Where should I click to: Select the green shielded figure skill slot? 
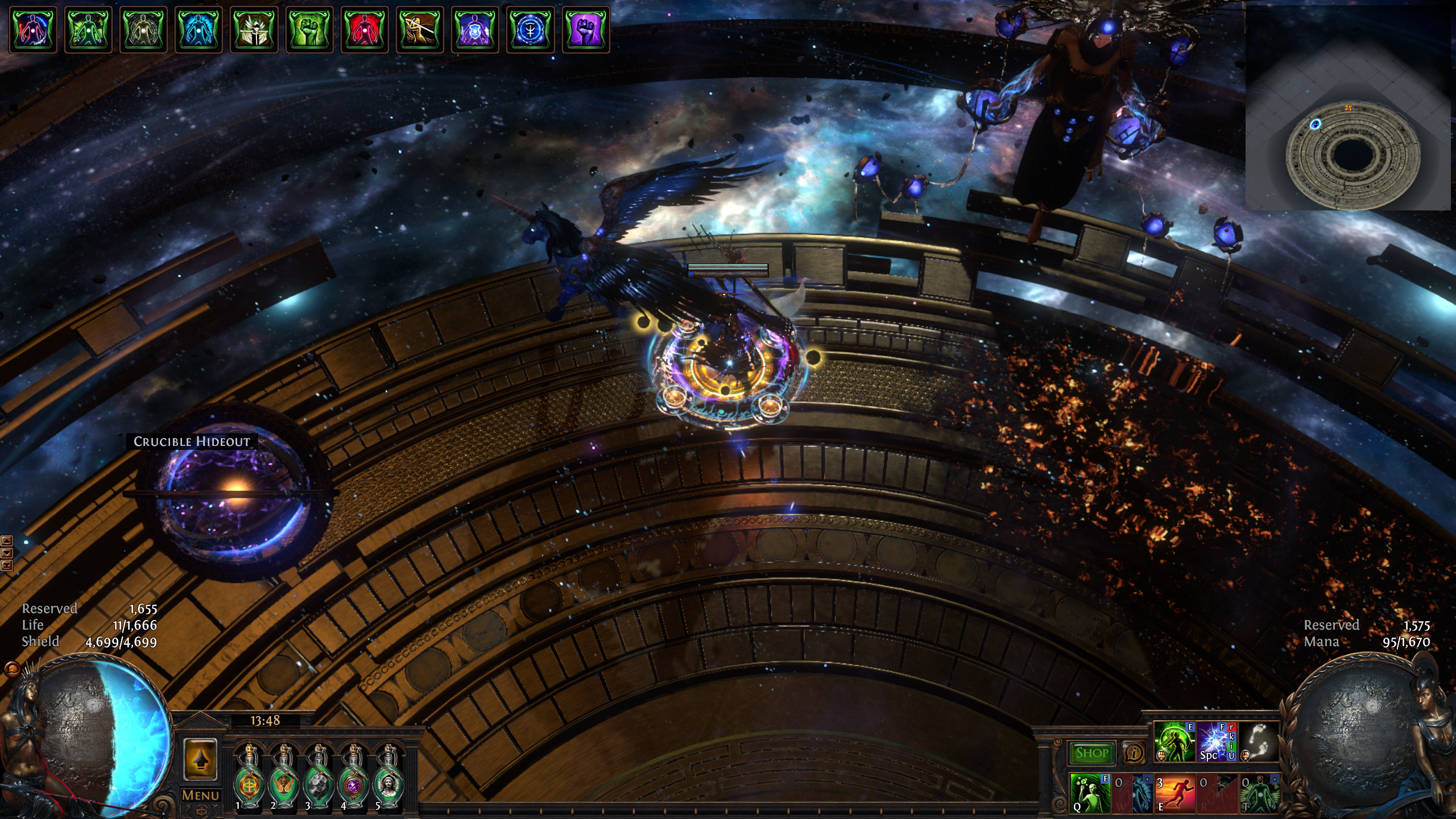click(x=1174, y=742)
